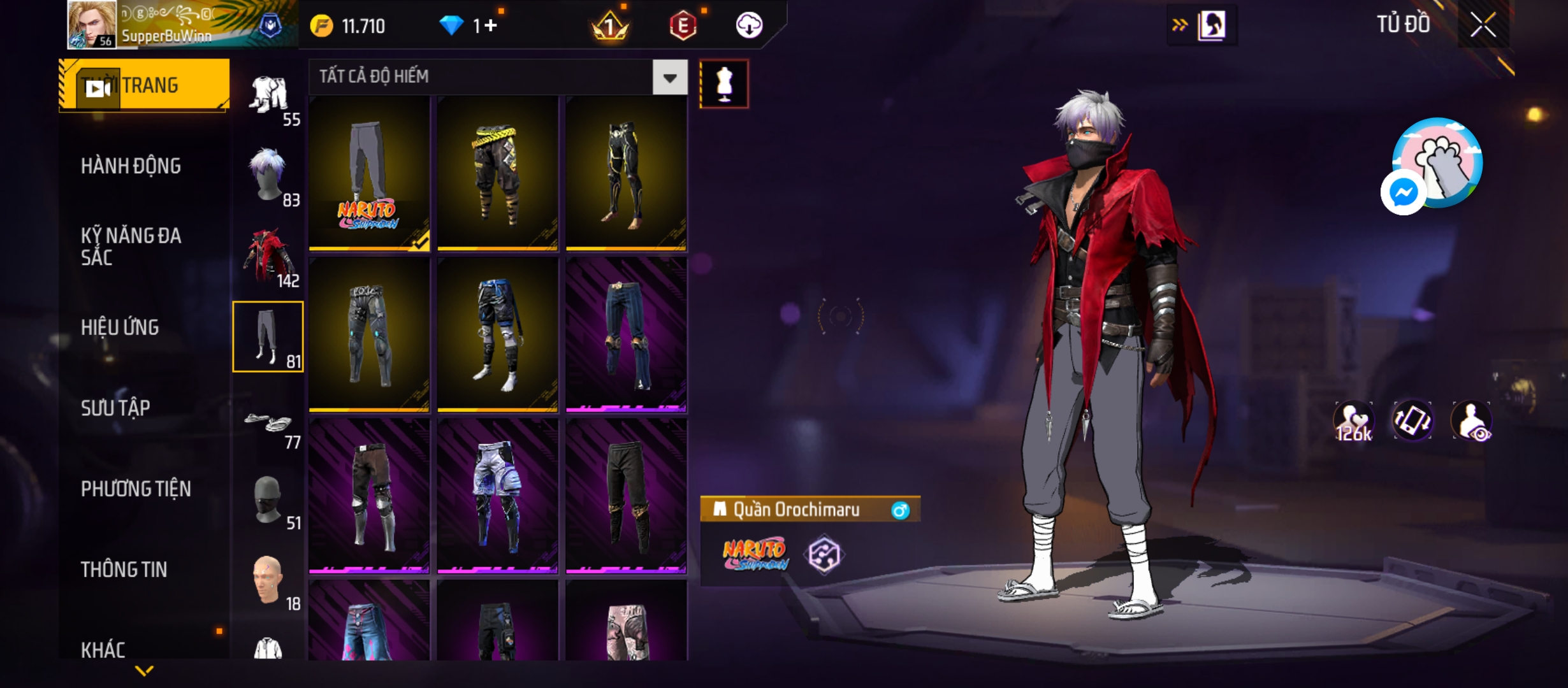Show the face category with 18 items
This screenshot has height=688, width=1568.
click(x=268, y=580)
